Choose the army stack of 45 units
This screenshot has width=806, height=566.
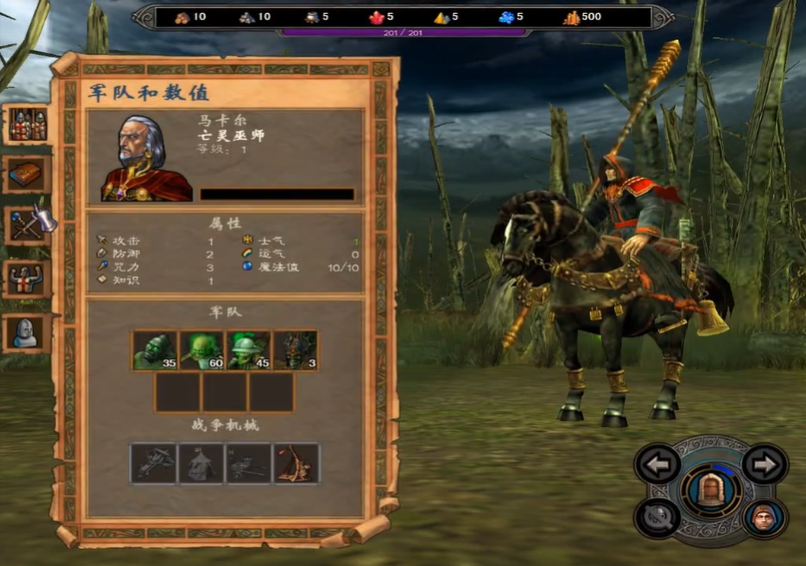pos(249,351)
